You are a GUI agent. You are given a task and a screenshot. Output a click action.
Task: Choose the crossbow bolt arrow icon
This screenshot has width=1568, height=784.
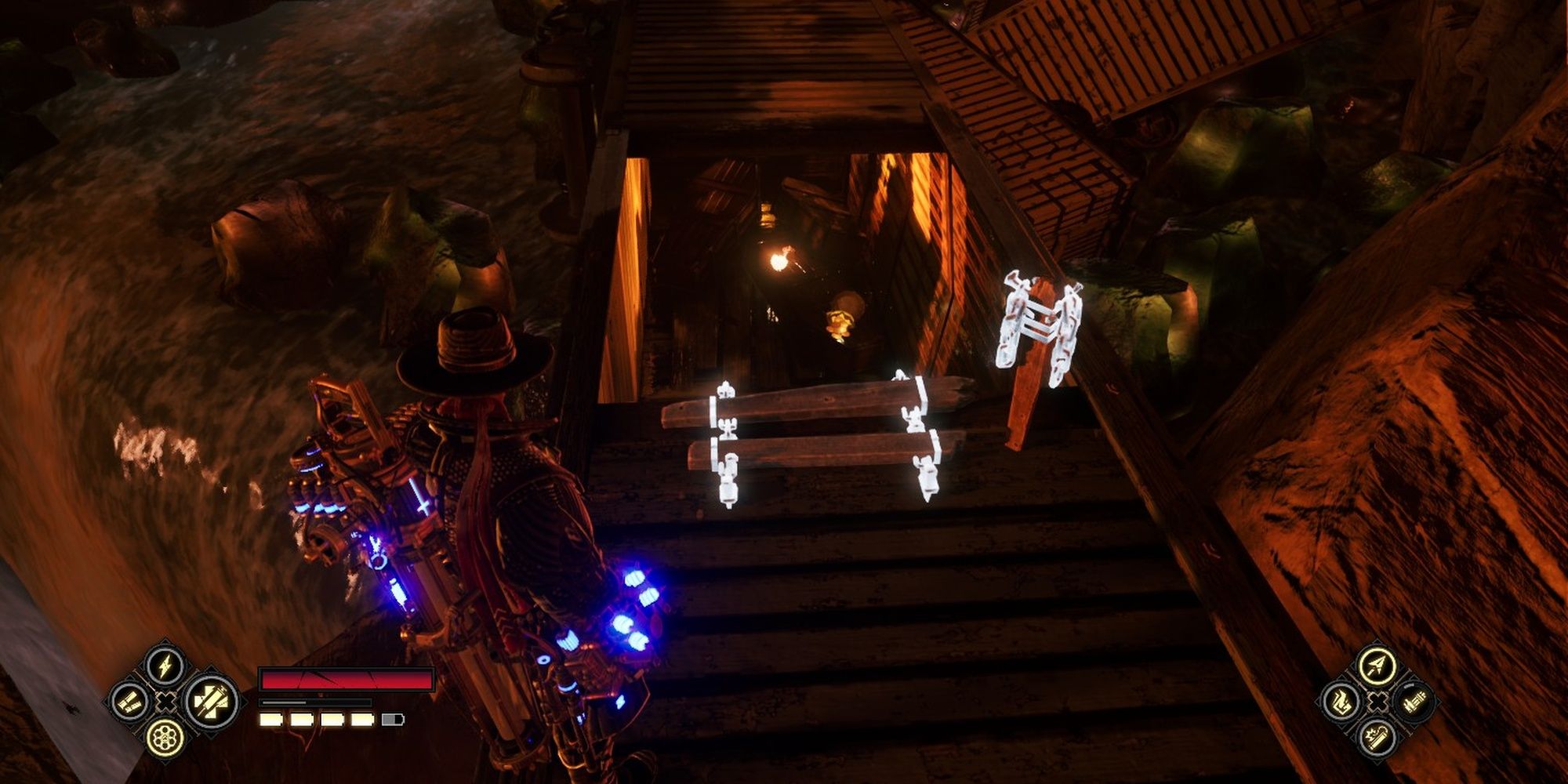(1376, 666)
